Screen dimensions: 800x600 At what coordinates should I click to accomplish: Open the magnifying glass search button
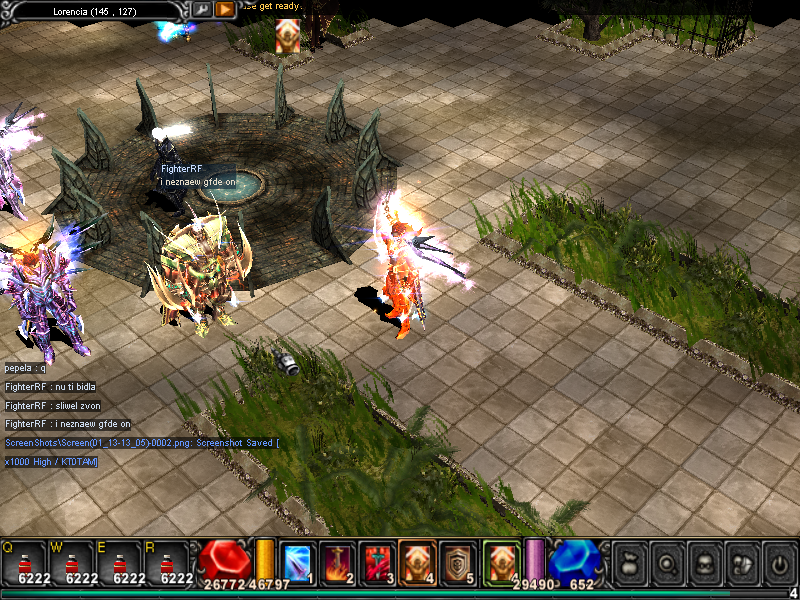pos(666,564)
